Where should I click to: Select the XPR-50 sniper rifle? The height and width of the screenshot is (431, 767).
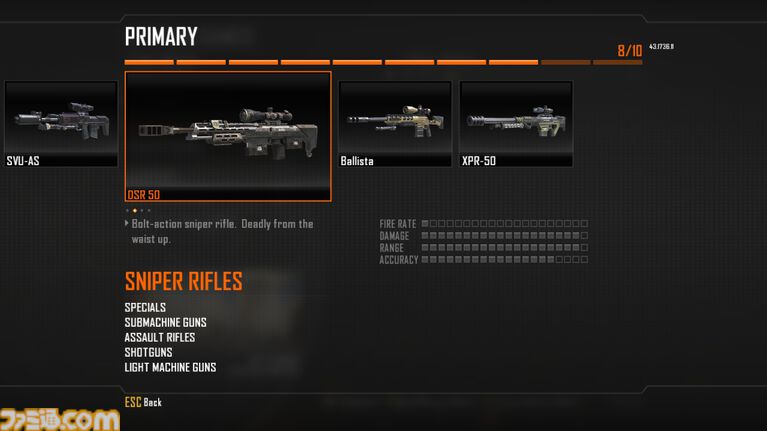[x=516, y=123]
